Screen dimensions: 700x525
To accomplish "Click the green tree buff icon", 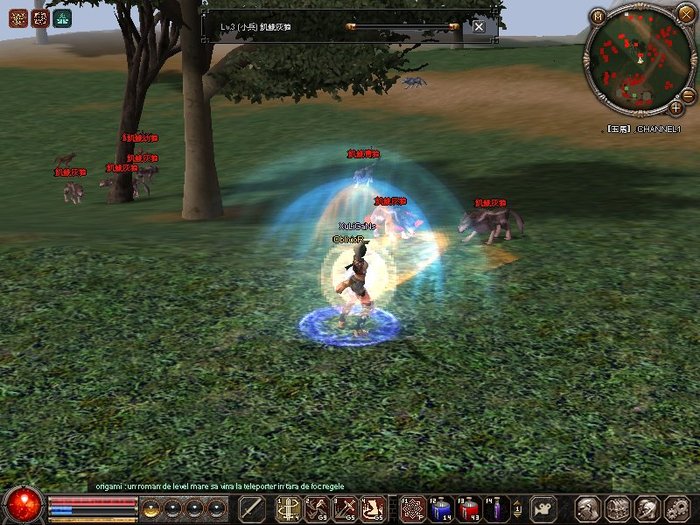I will (x=62, y=17).
